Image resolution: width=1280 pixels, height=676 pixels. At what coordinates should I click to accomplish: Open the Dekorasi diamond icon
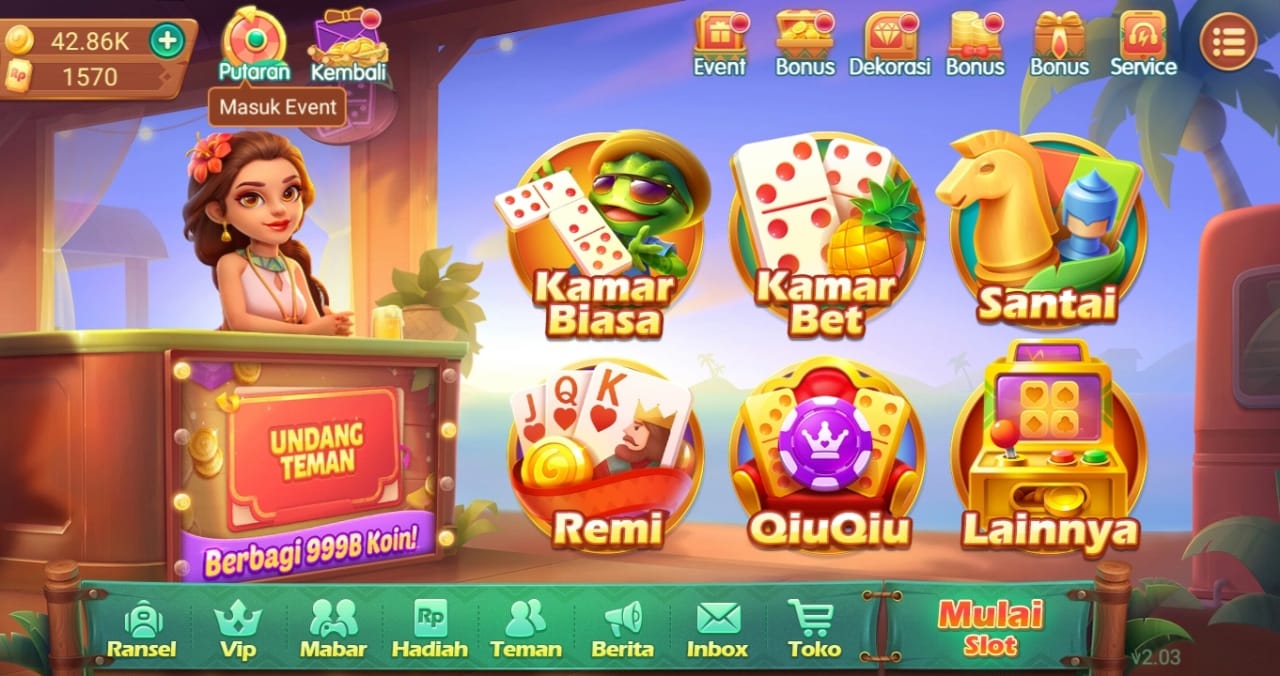tap(889, 44)
